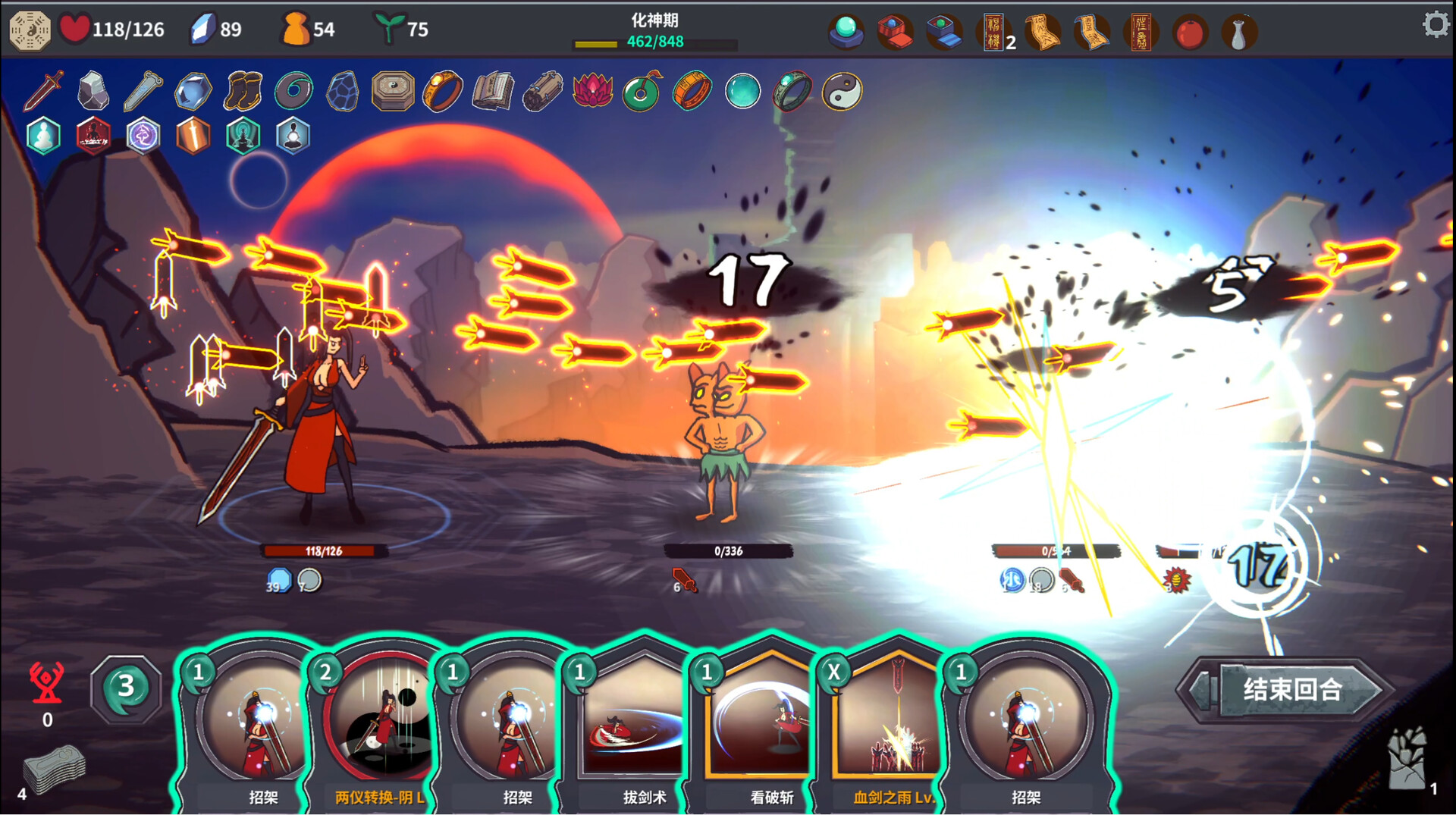Image resolution: width=1456 pixels, height=815 pixels.
Task: Open the draw pile deck
Action: [x=53, y=768]
